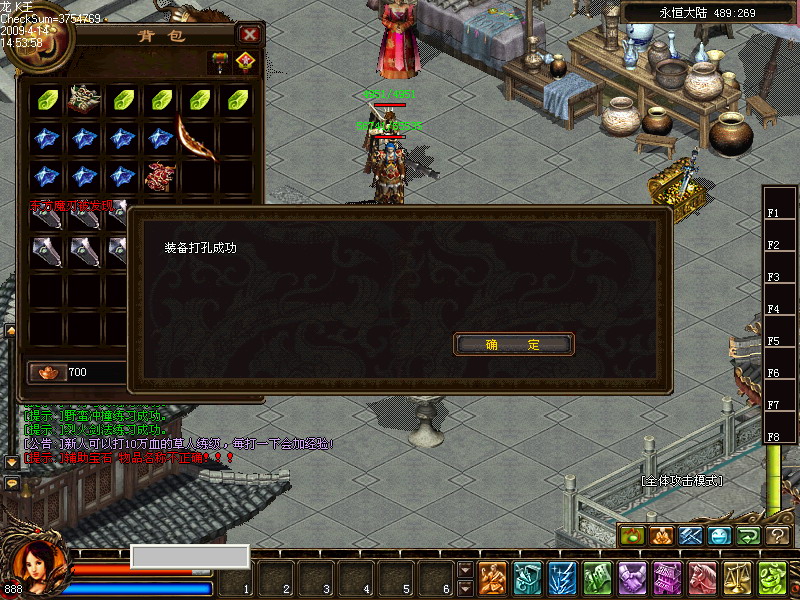The image size is (800, 600).
Task: Activate the blue lightning skills icon
Action: (x=563, y=578)
